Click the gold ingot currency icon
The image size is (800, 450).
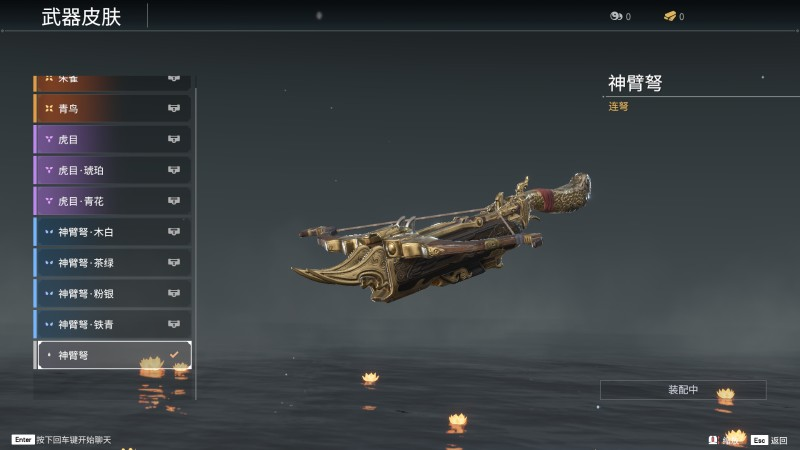coord(670,16)
